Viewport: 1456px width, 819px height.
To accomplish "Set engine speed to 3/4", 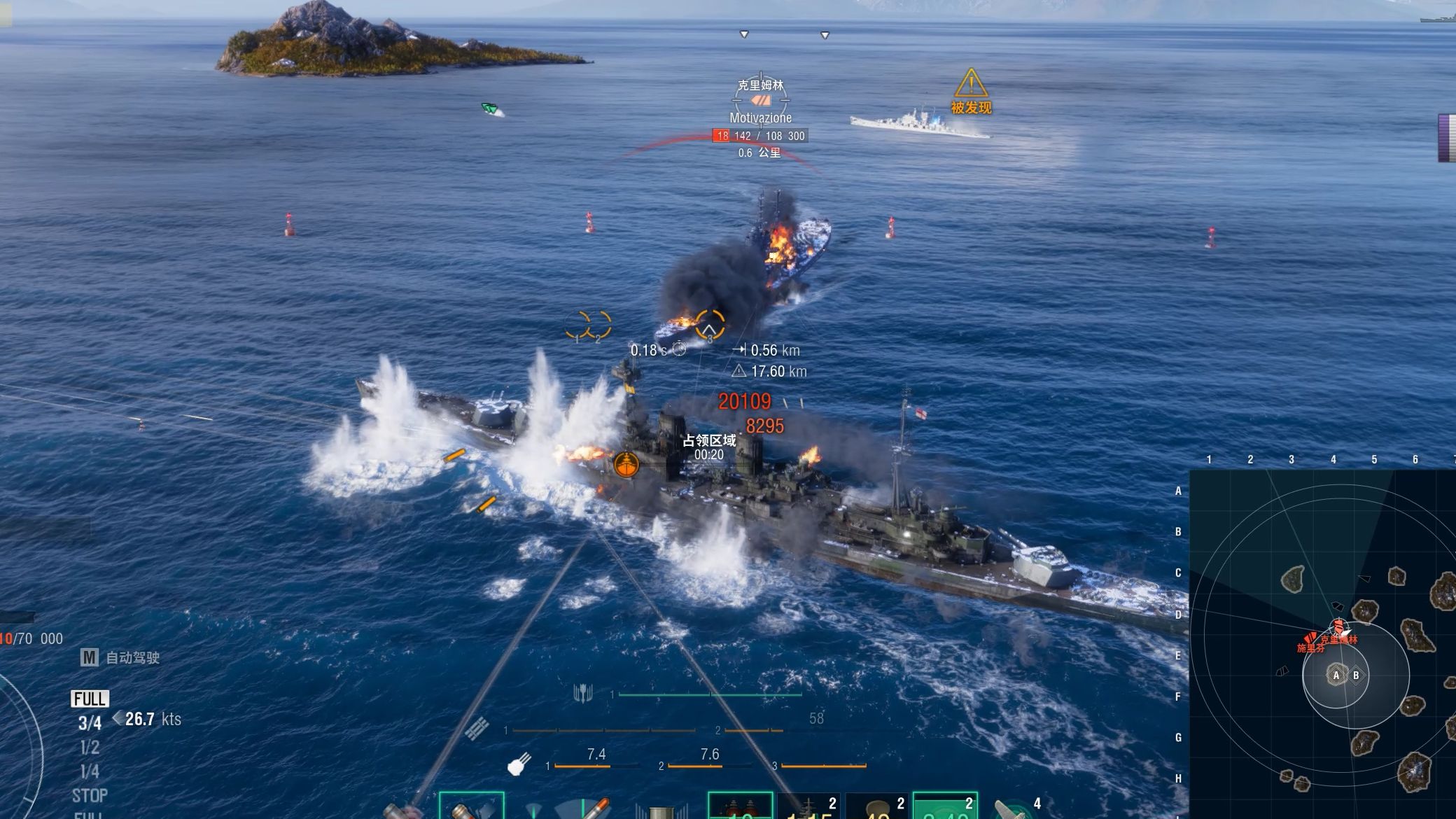I will pyautogui.click(x=90, y=723).
